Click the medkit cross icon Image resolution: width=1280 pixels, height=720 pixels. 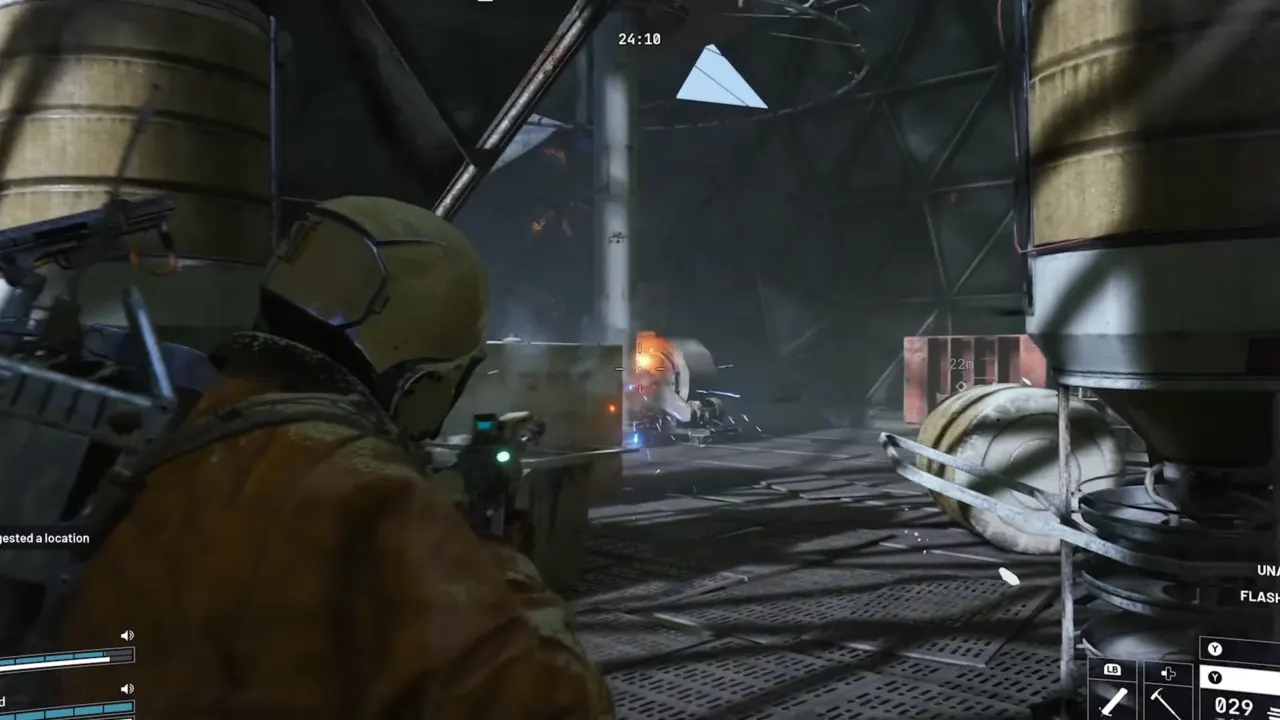tap(1168, 674)
